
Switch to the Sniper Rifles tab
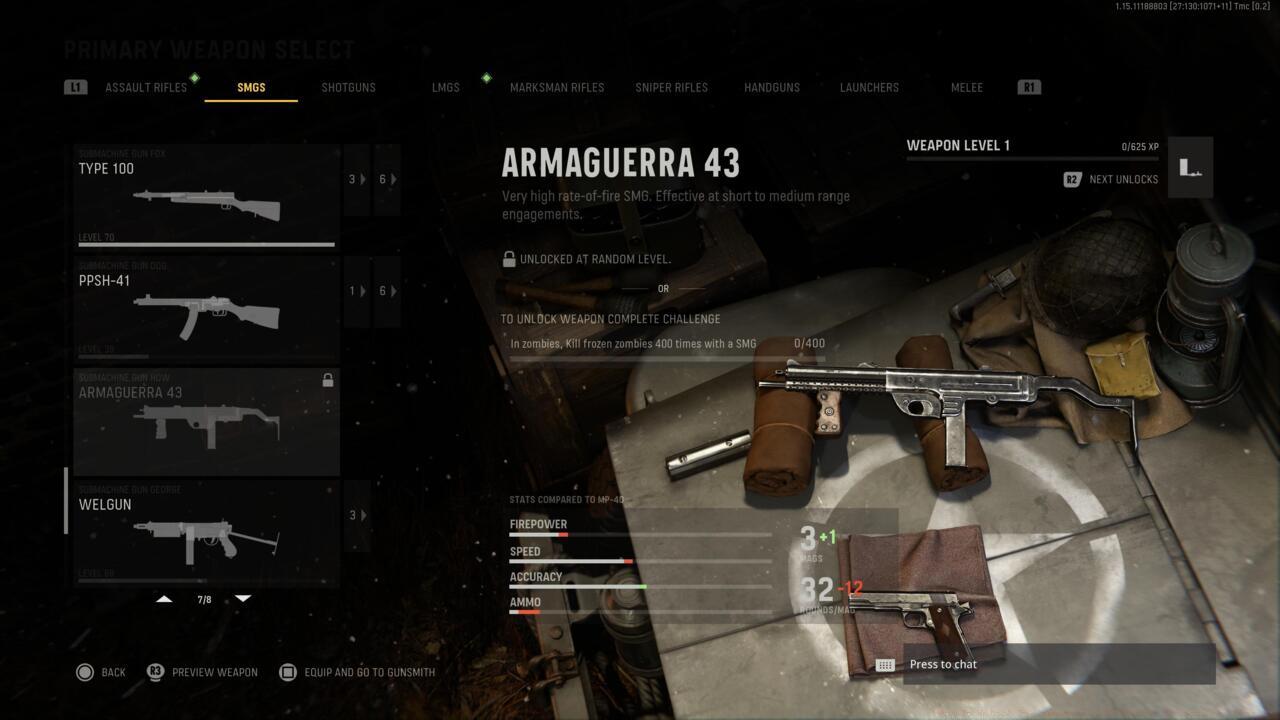tap(671, 87)
